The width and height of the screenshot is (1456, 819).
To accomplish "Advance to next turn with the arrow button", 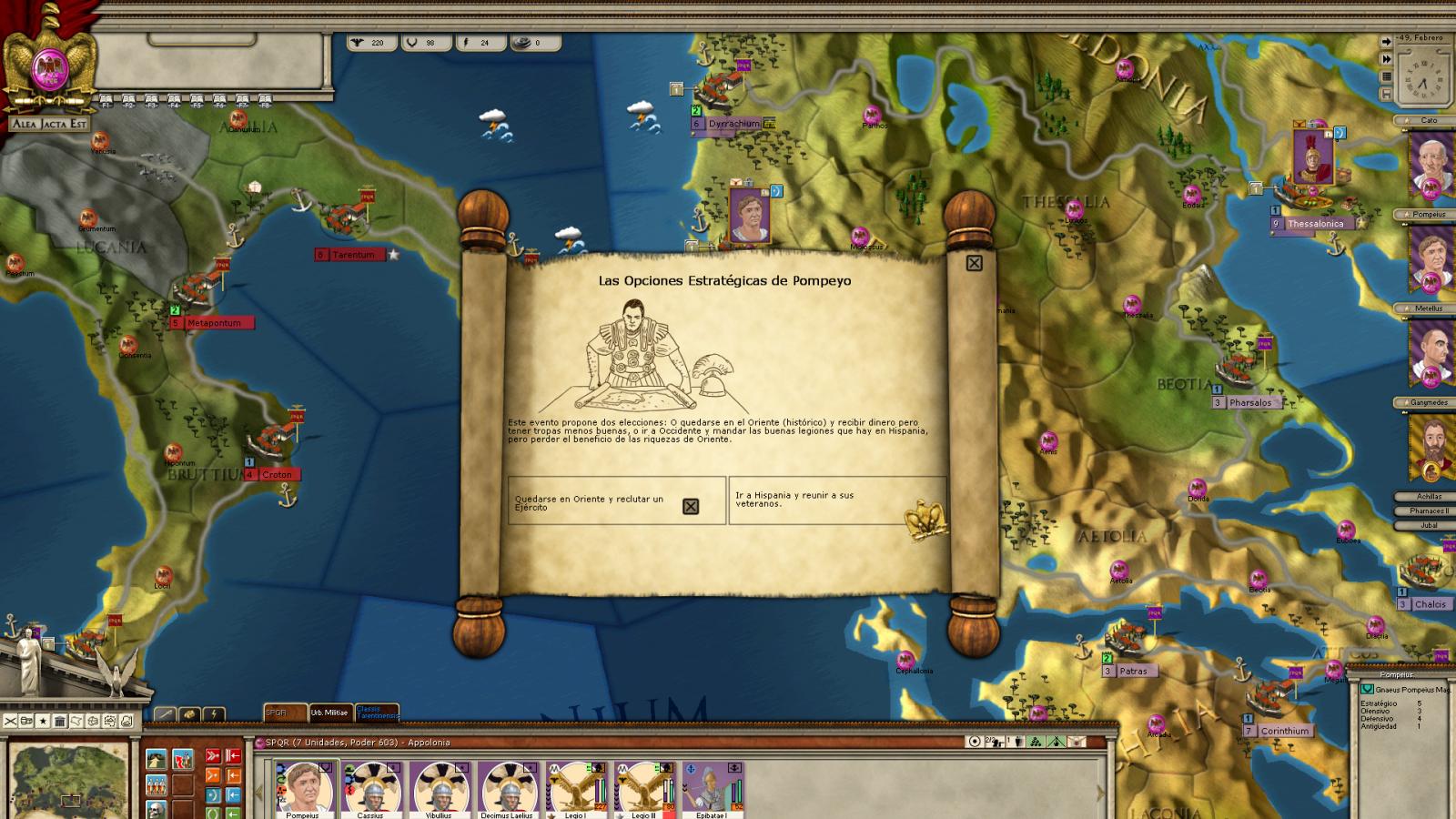I will pos(1386,42).
